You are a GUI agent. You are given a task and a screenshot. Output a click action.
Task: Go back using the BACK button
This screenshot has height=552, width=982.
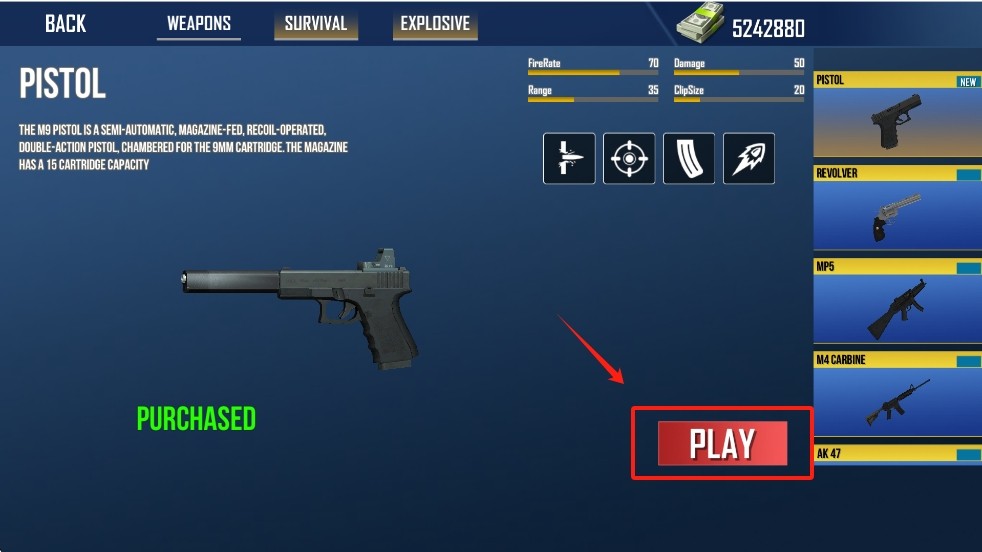click(x=65, y=24)
